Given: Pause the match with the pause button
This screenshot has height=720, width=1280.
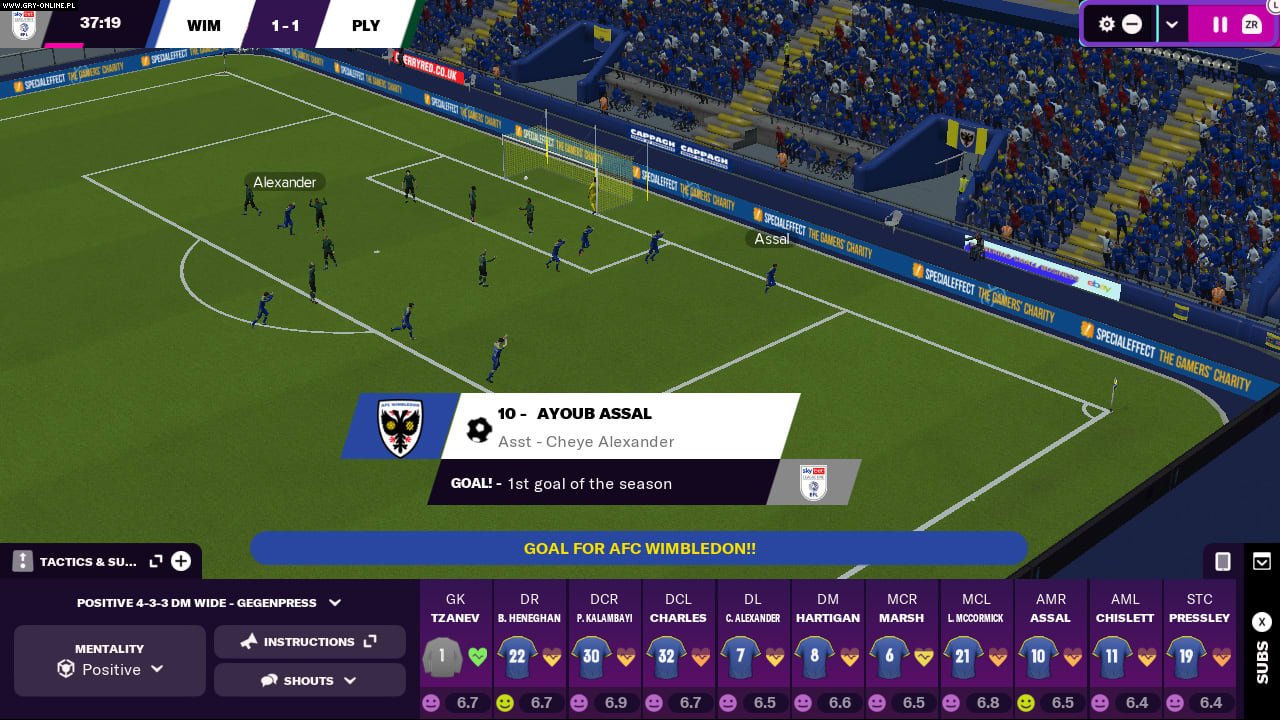Looking at the screenshot, I should coord(1219,25).
